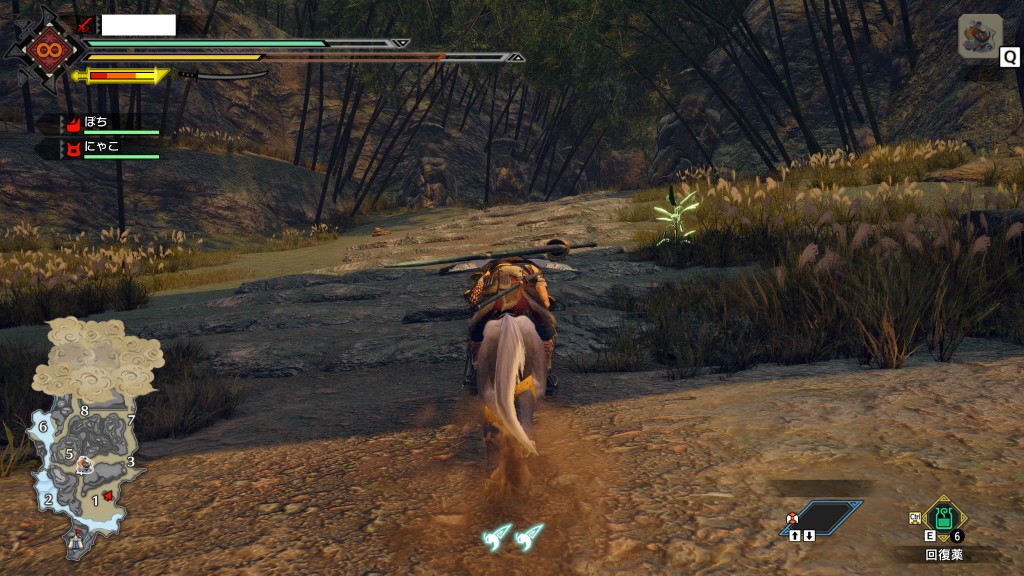Click the blue action bar panel
1024x576 pixels.
click(x=822, y=518)
